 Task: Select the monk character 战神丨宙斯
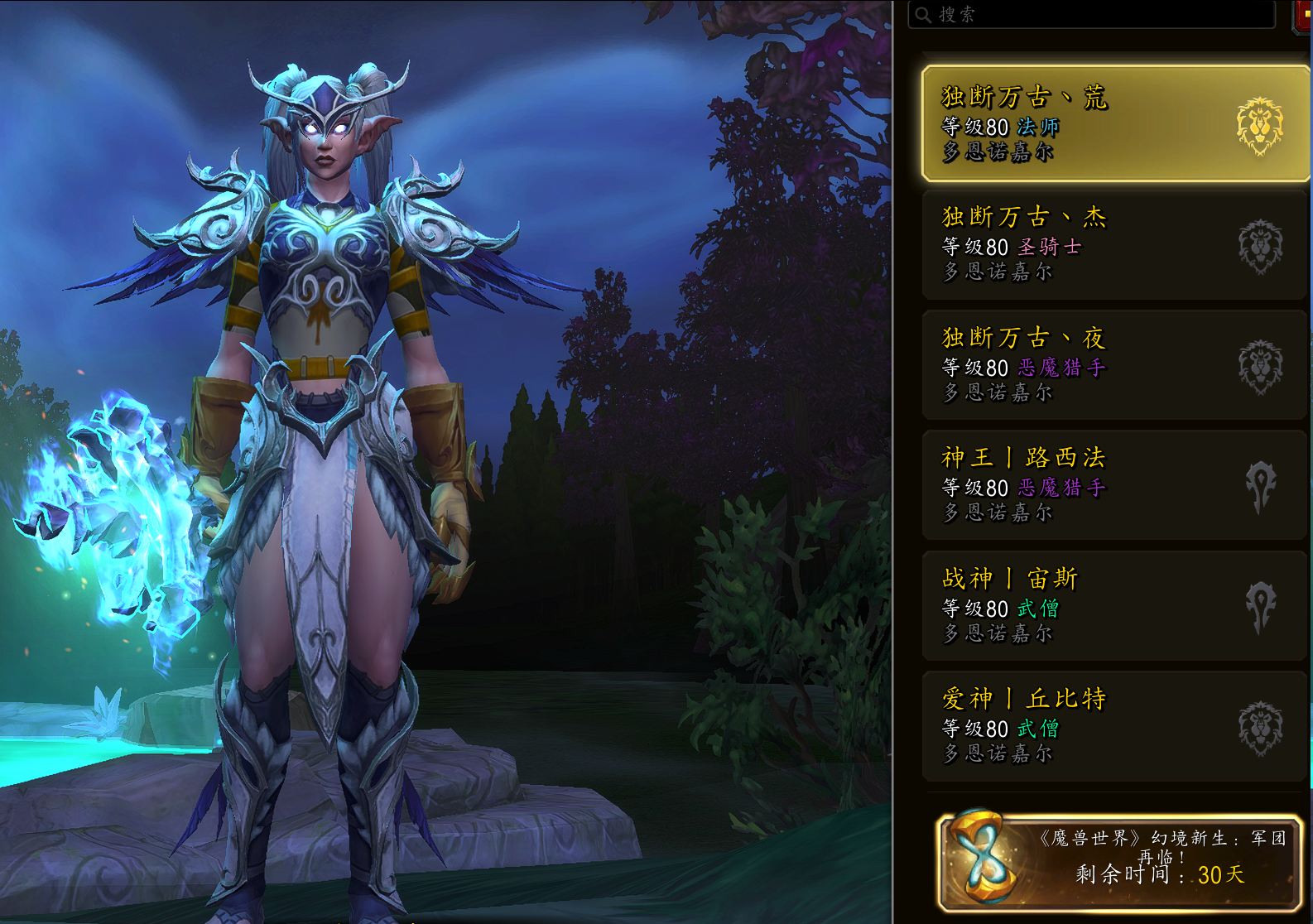(x=1114, y=605)
